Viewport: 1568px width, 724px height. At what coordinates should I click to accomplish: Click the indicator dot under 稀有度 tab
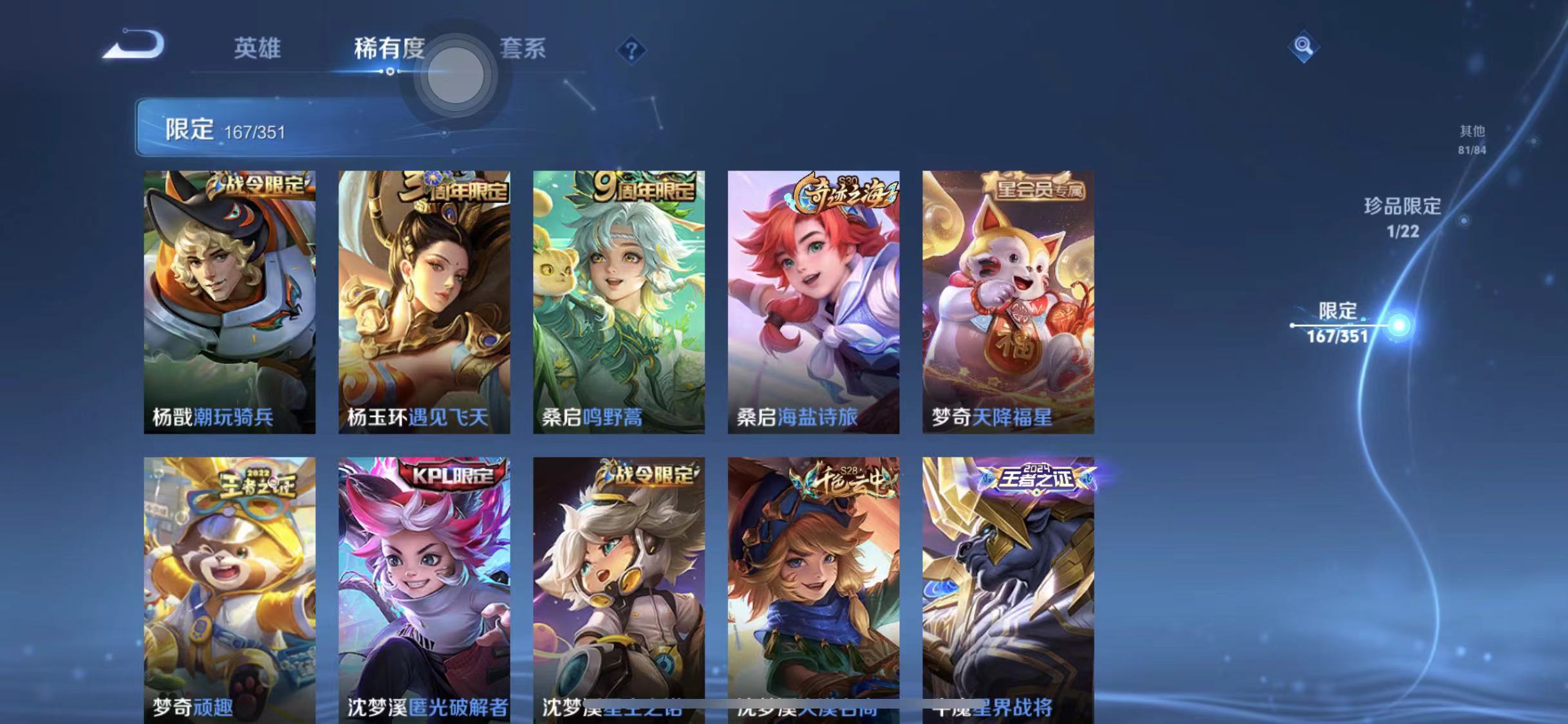(390, 73)
